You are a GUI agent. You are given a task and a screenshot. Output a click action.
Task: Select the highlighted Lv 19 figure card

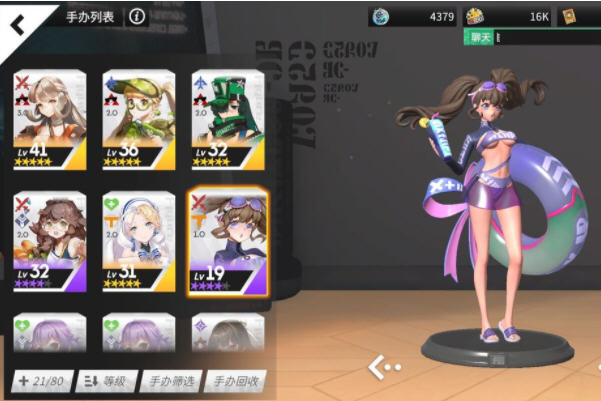(x=227, y=240)
